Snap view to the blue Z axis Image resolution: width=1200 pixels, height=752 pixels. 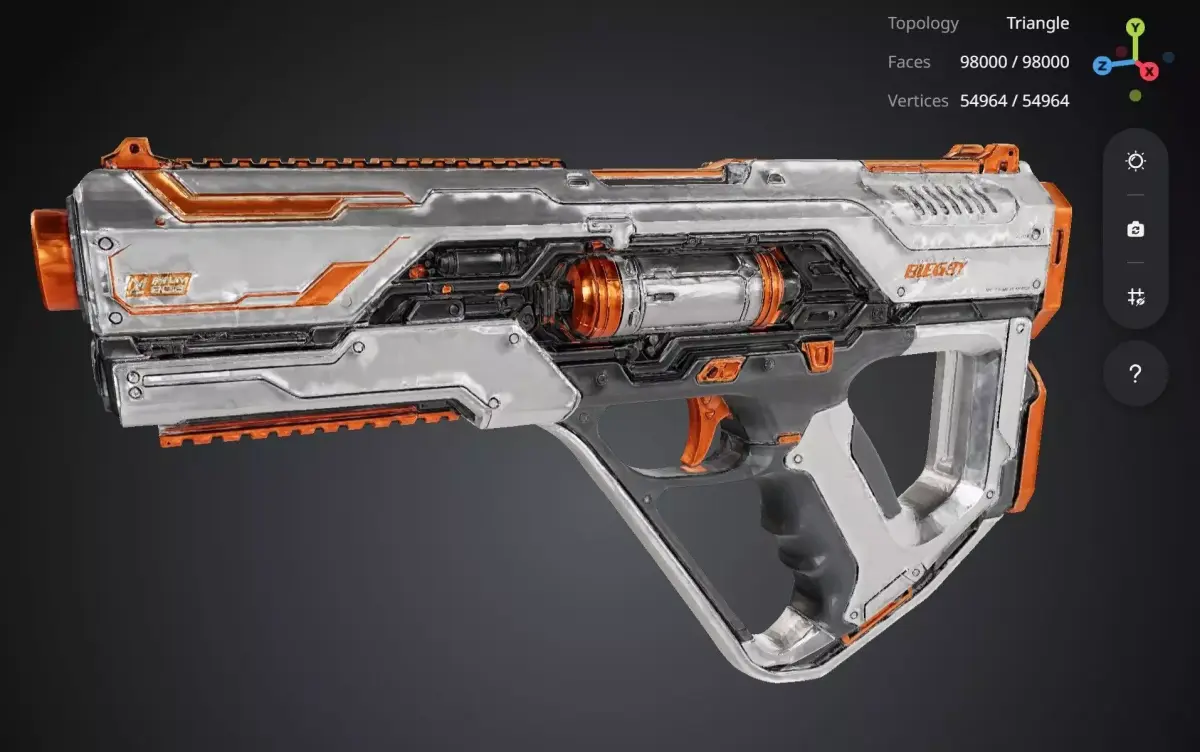[x=1101, y=66]
